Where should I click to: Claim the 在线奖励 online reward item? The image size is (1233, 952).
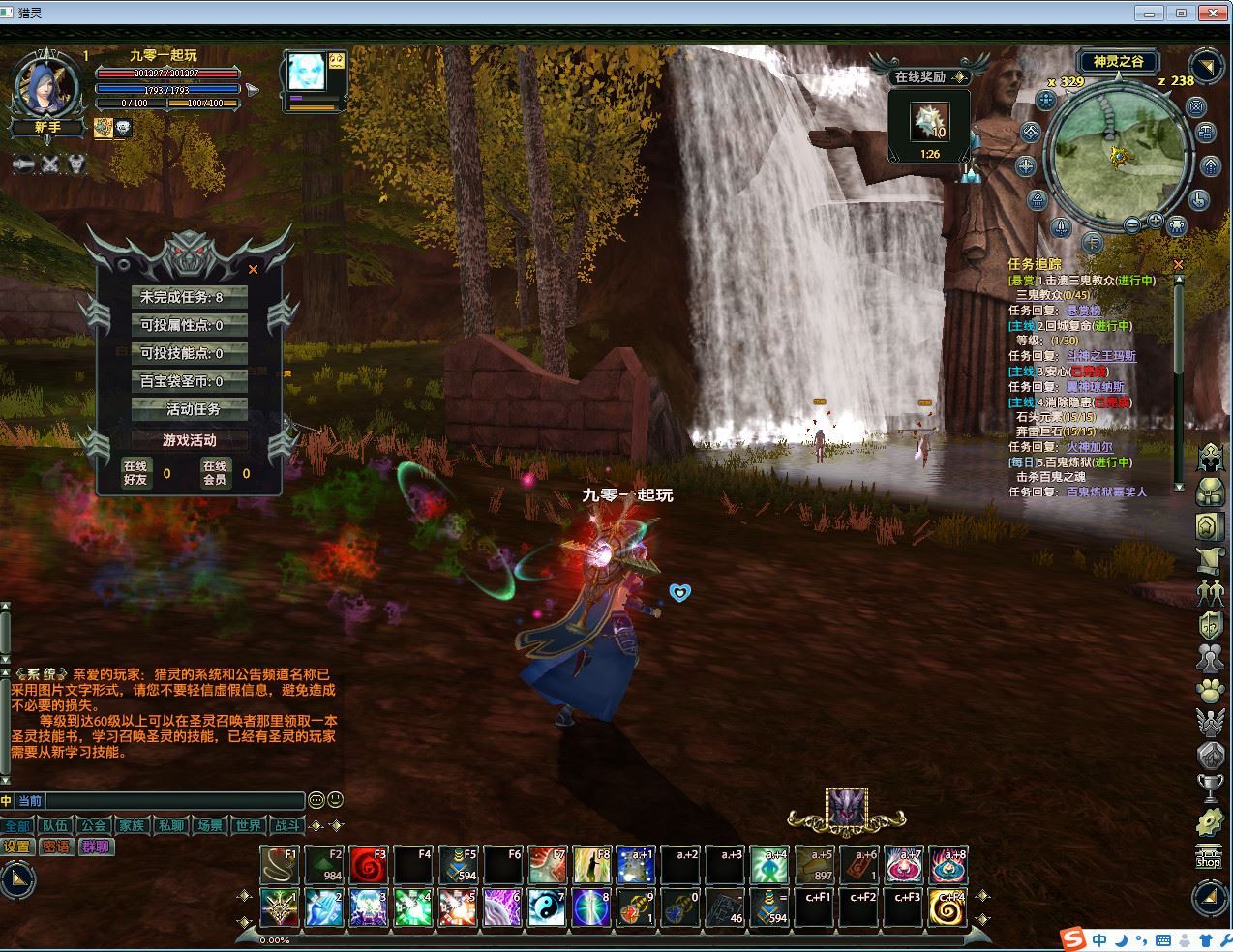coord(929,121)
